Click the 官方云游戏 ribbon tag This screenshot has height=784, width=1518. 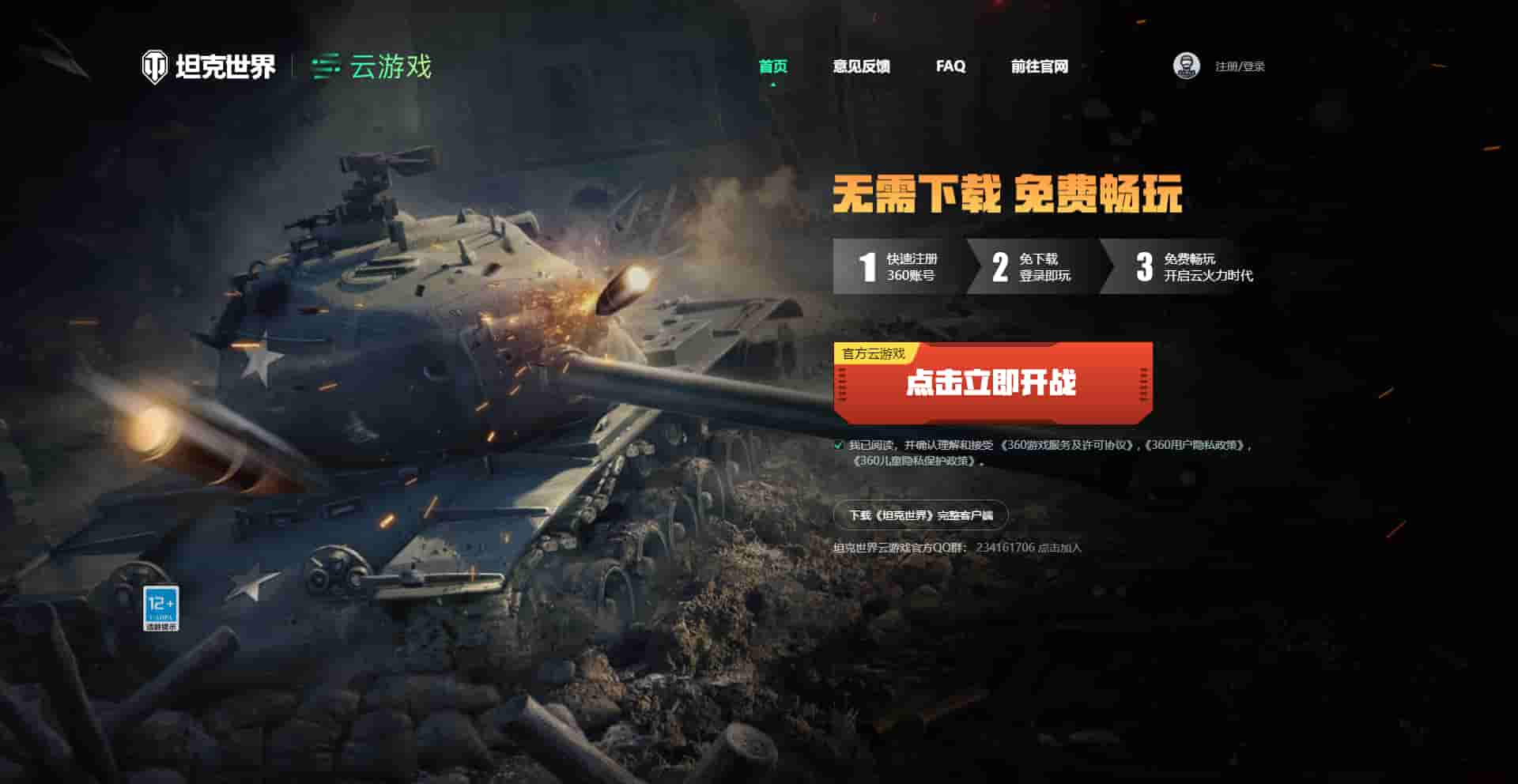coord(874,352)
